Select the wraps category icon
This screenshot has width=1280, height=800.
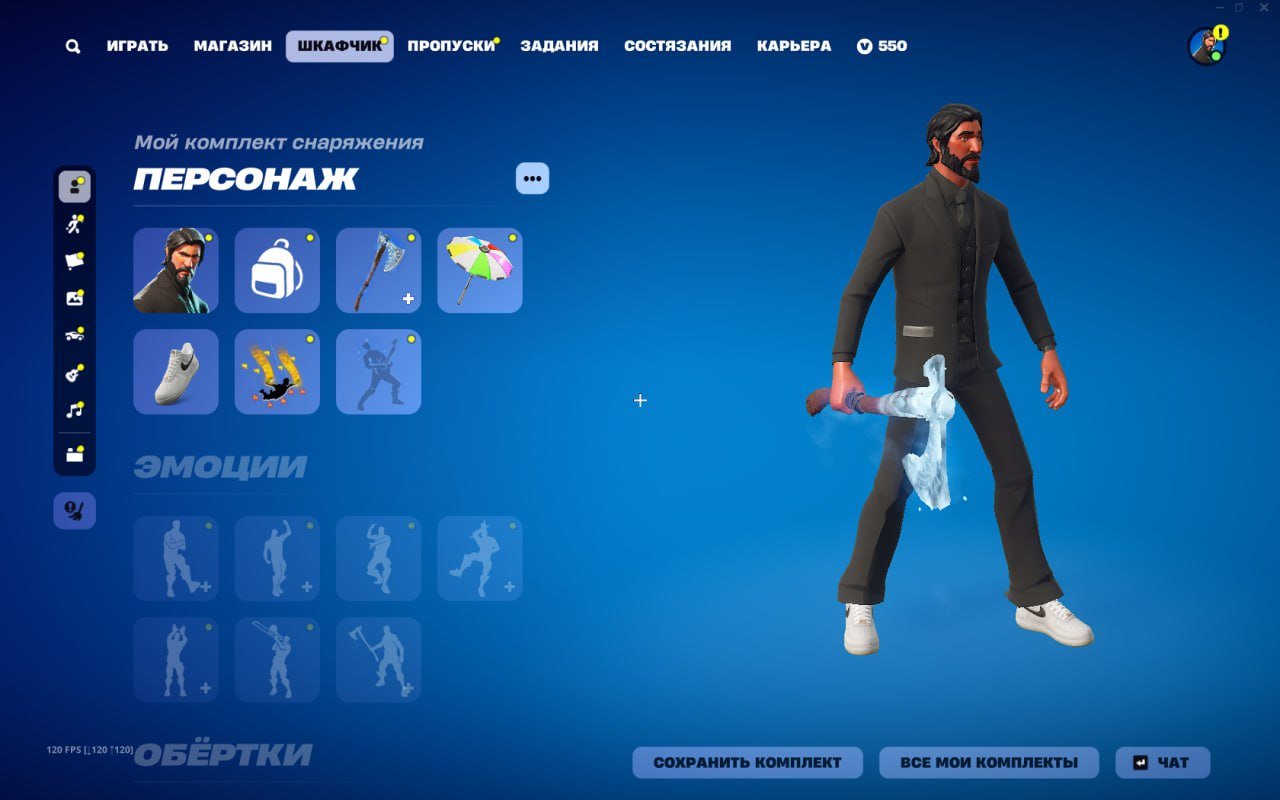pyautogui.click(x=74, y=260)
